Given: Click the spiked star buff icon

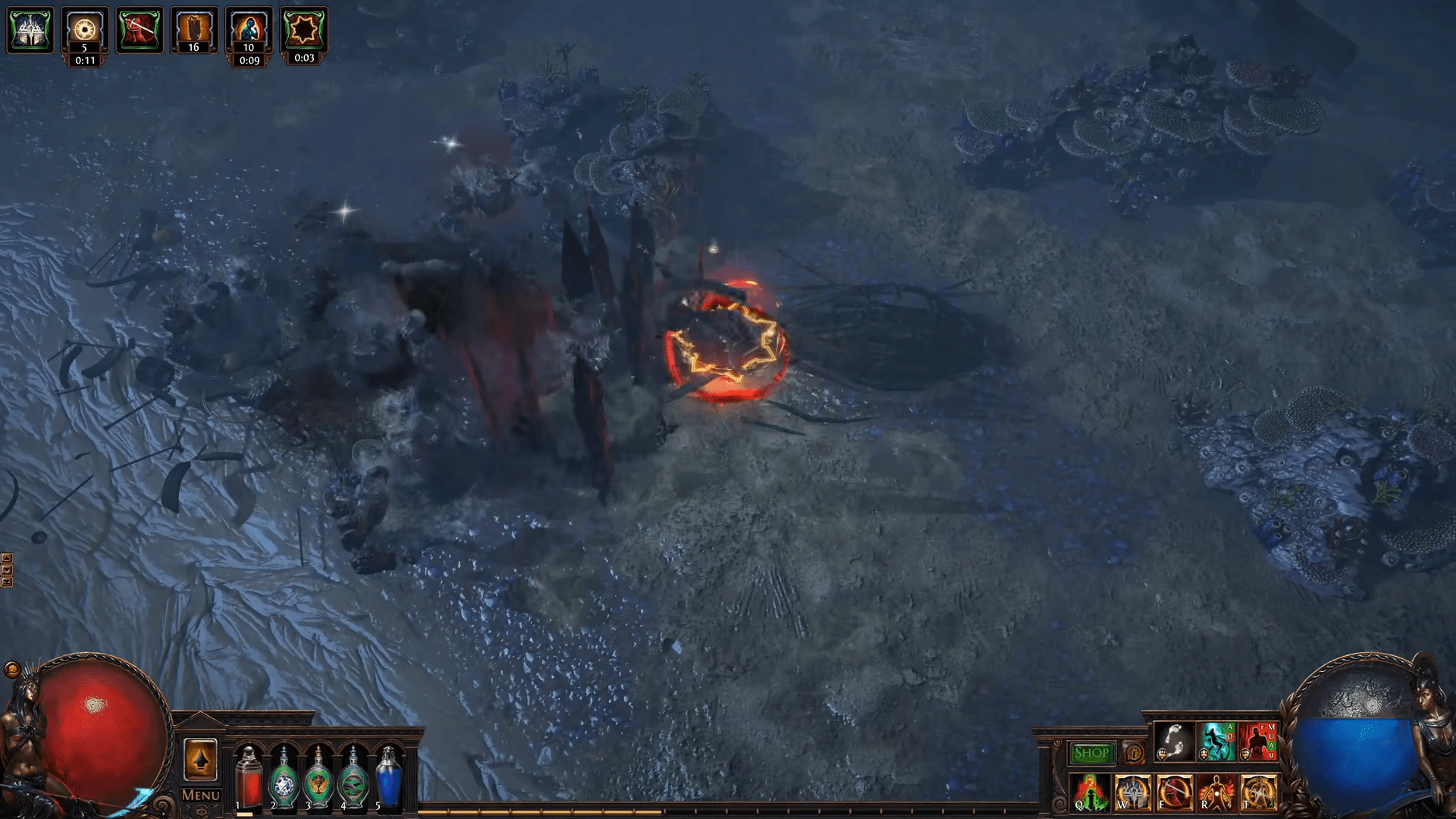Looking at the screenshot, I should [x=303, y=30].
